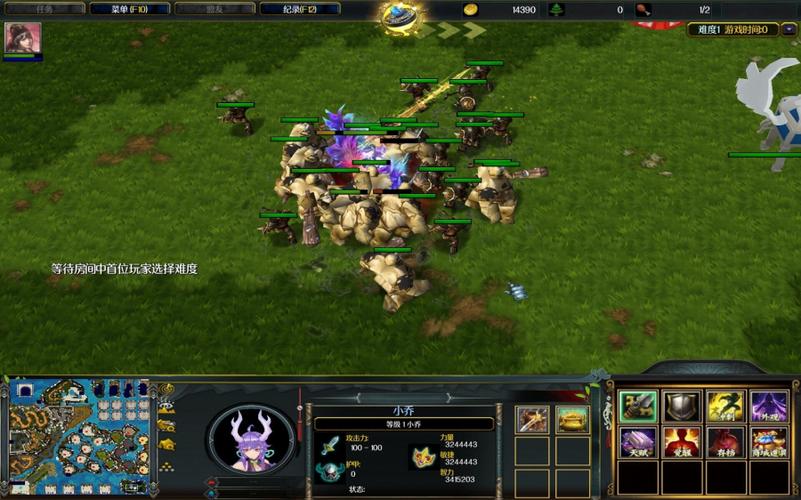Select the sword item in inventory

coord(532,419)
